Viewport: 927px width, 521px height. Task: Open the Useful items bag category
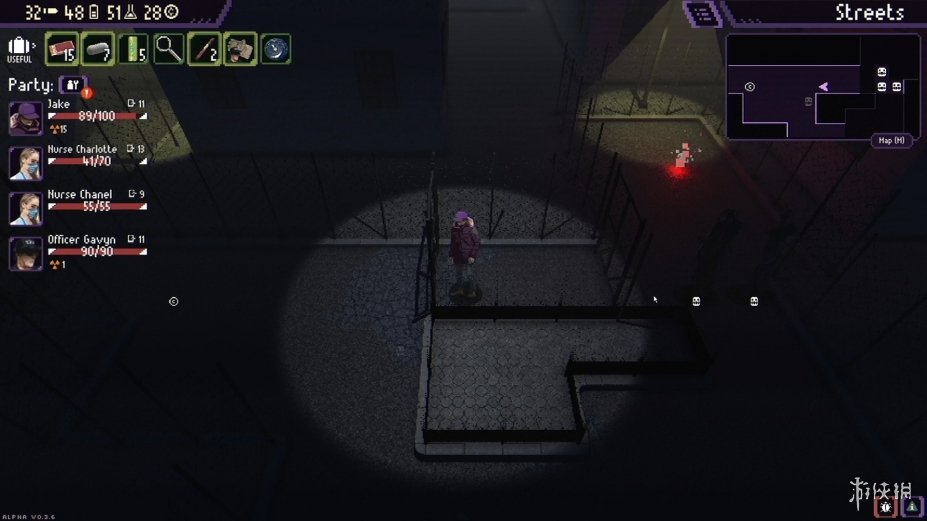[x=19, y=48]
